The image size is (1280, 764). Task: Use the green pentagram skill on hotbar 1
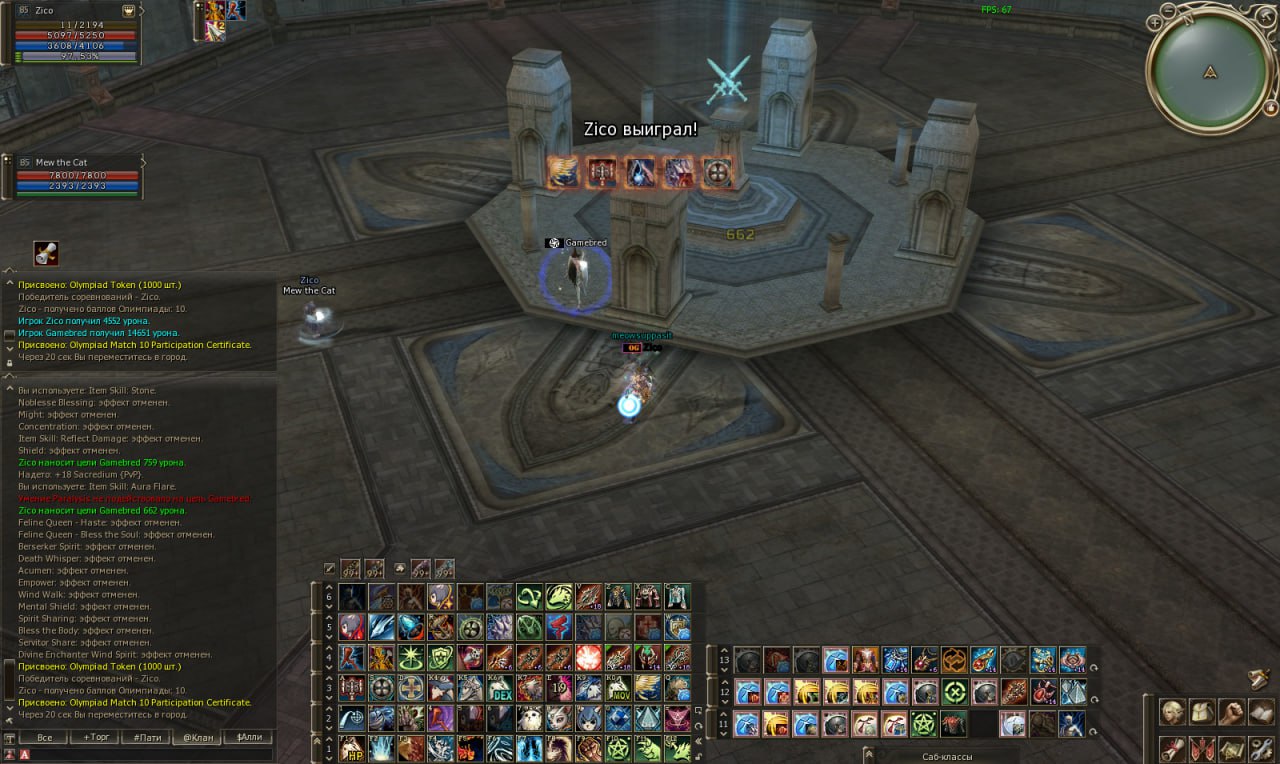(618, 748)
